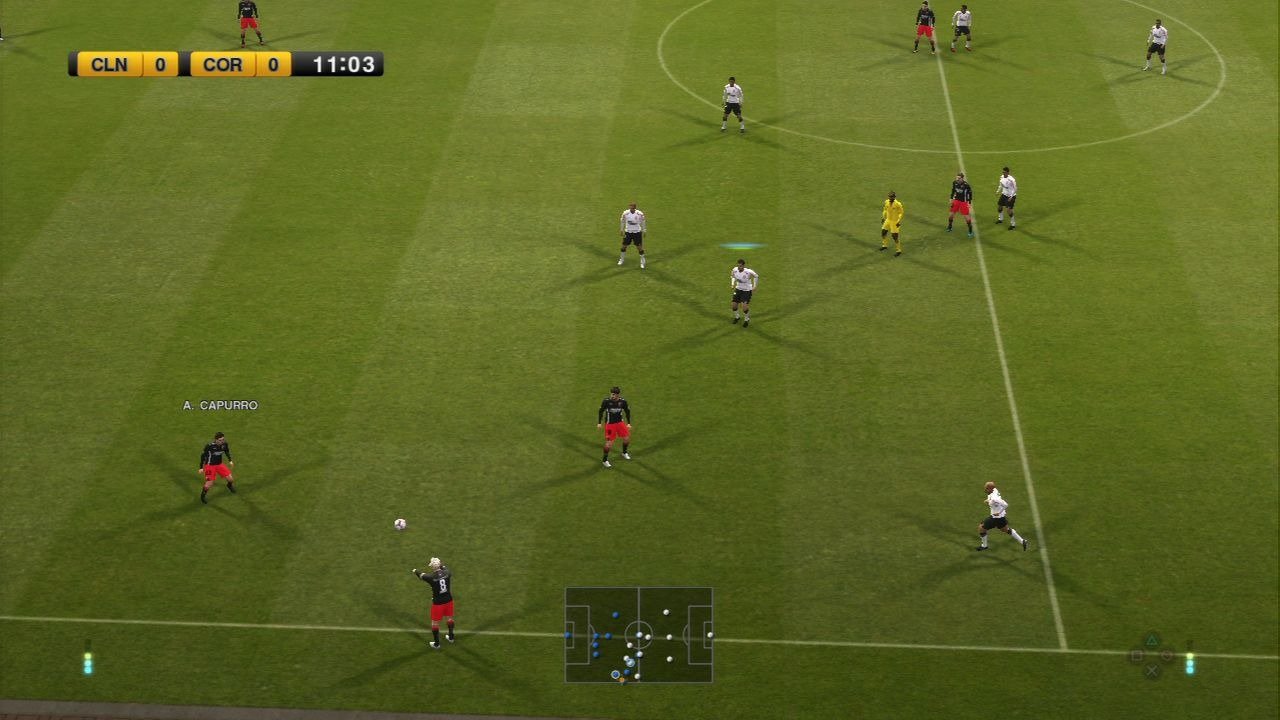Click the Circle button icon
The height and width of the screenshot is (720, 1280).
(1166, 655)
